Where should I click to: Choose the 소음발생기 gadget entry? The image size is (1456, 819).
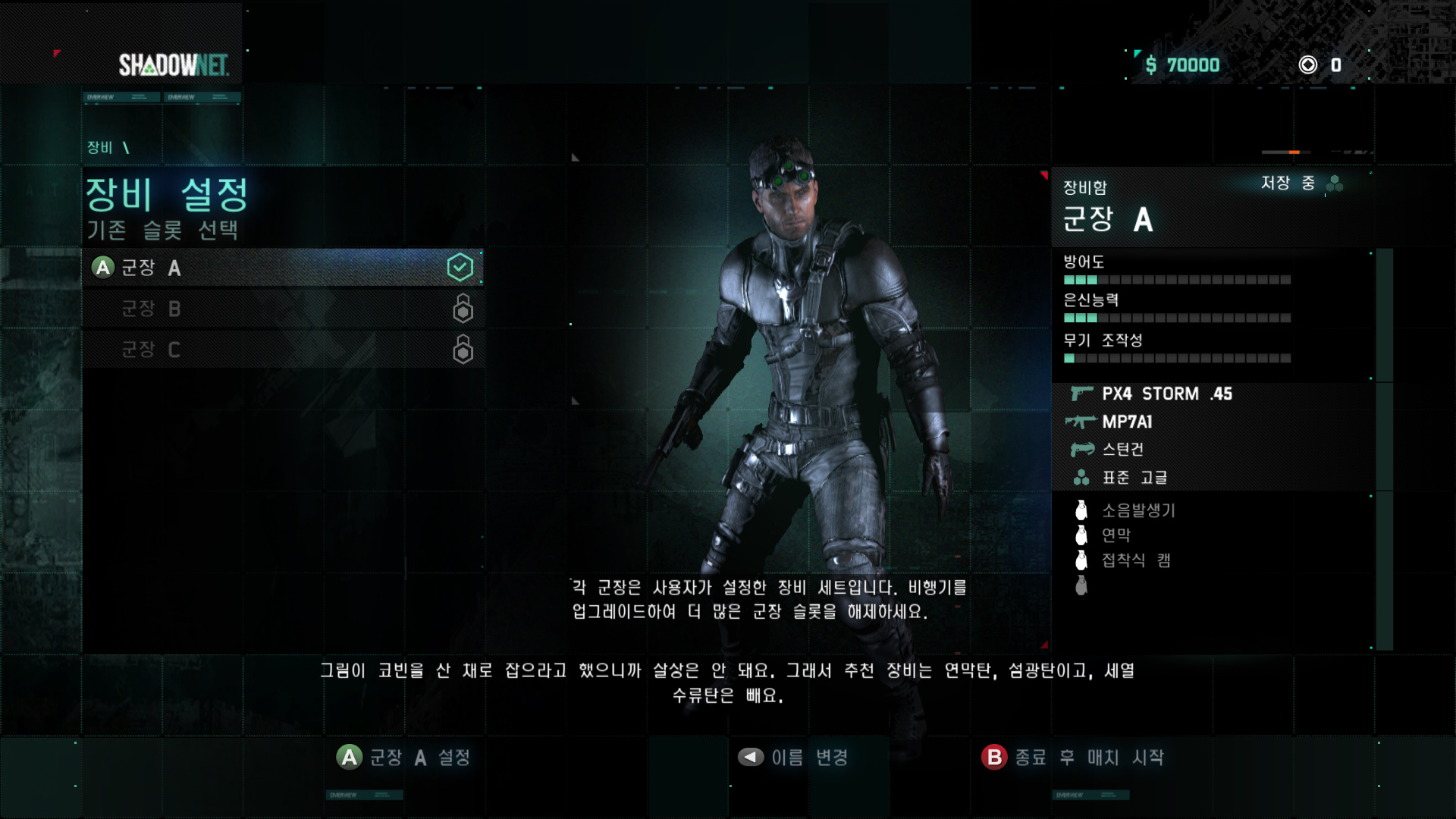click(x=1137, y=510)
